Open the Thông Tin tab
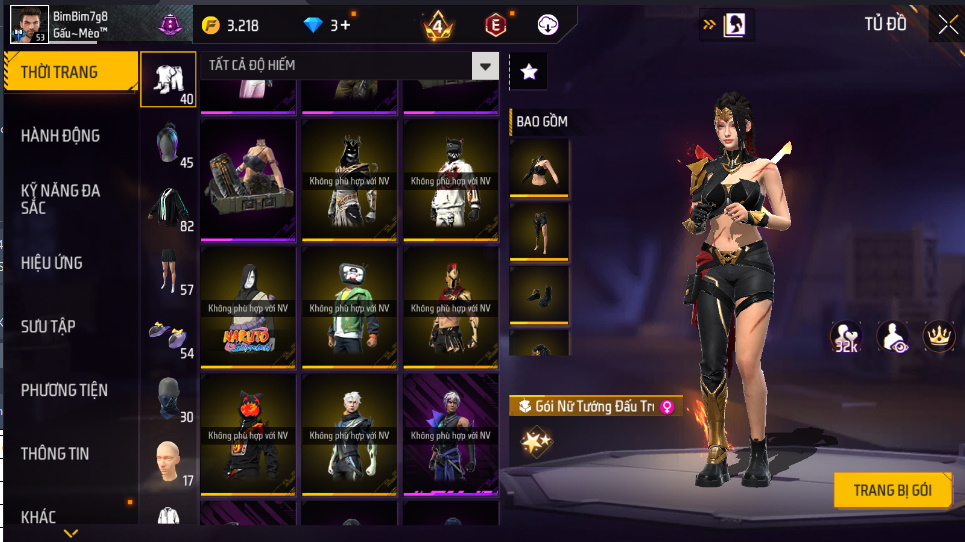Viewport: 965px width, 542px height. (x=55, y=453)
